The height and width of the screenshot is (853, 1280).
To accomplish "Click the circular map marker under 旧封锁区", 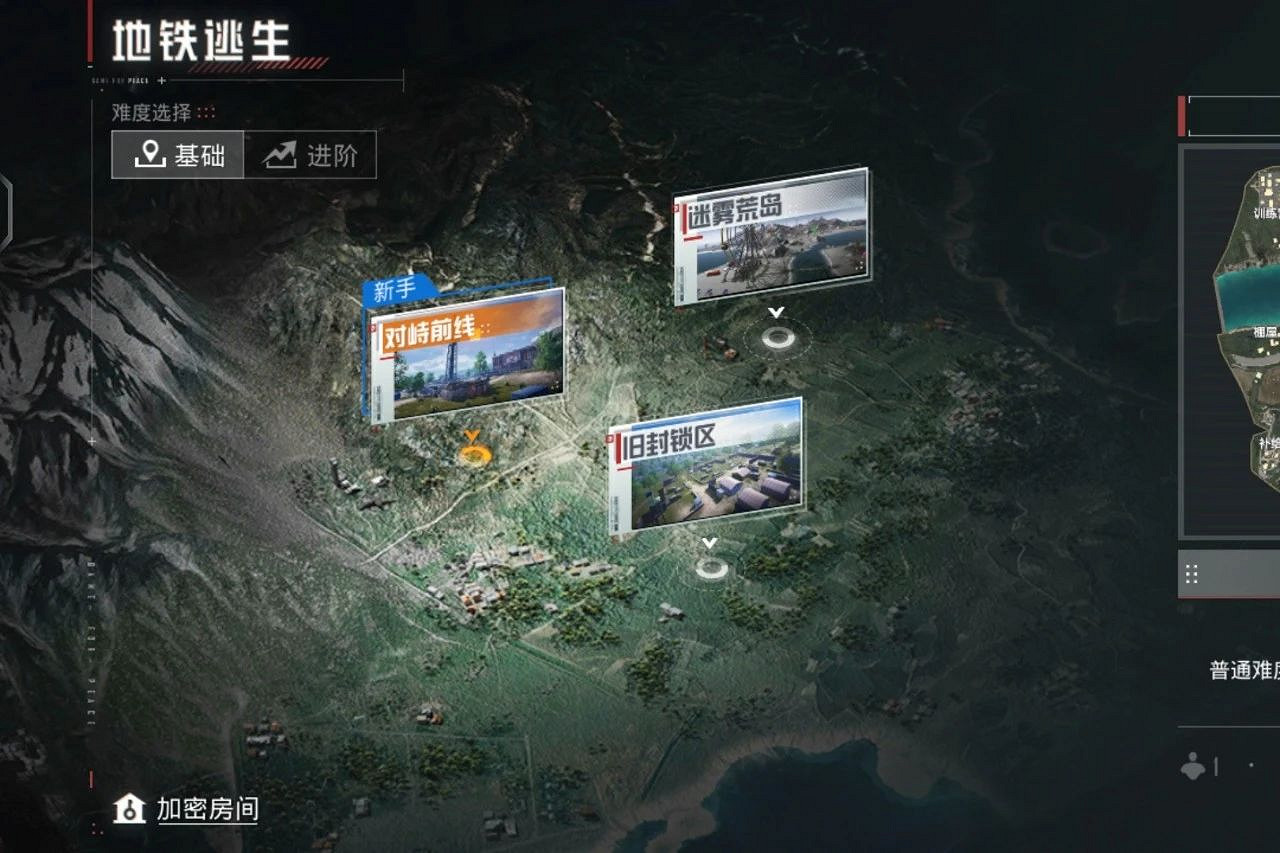I will coord(713,570).
